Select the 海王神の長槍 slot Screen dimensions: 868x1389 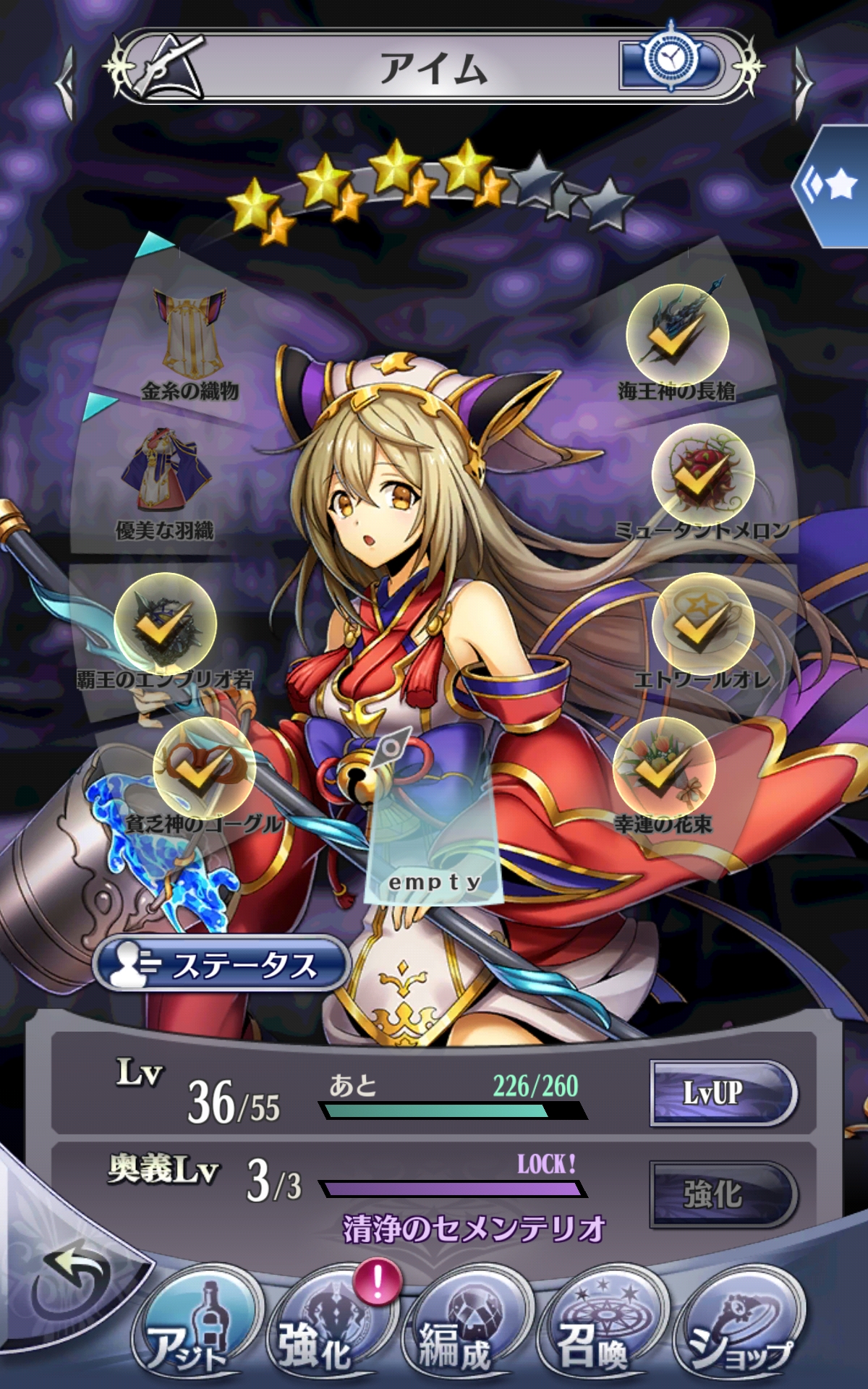coord(677,334)
